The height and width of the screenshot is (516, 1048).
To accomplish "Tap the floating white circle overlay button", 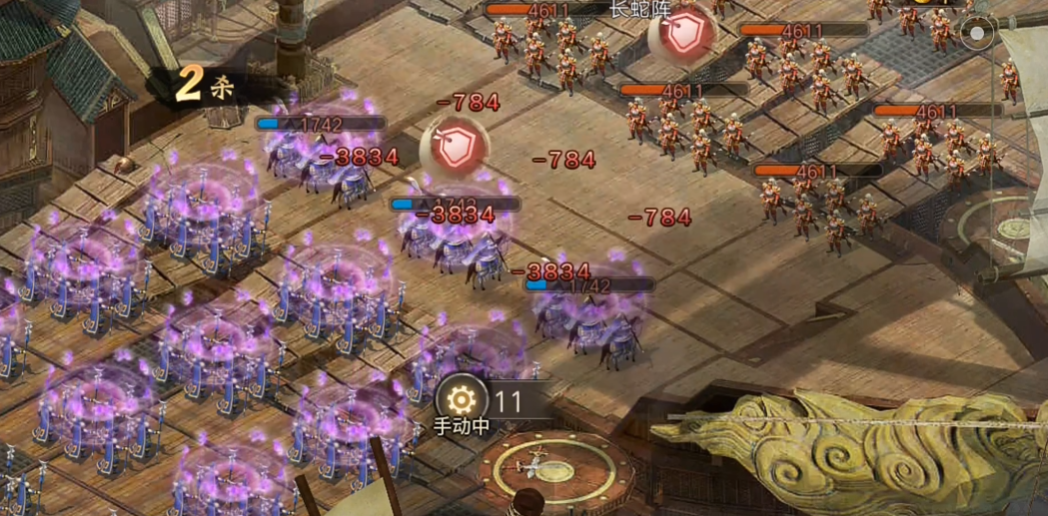I will tap(976, 33).
